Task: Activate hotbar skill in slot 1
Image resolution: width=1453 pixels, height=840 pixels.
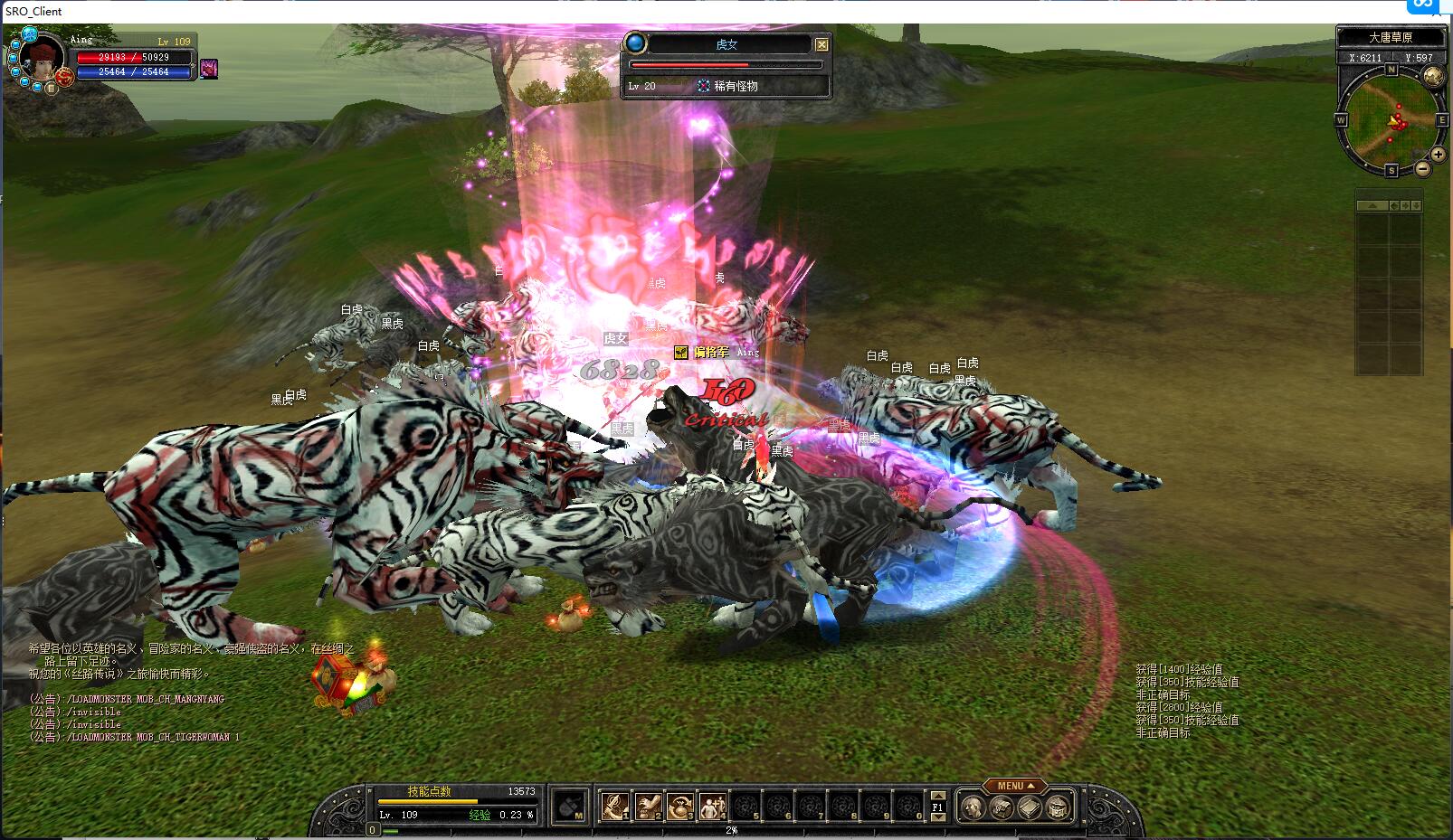Action: 615,805
